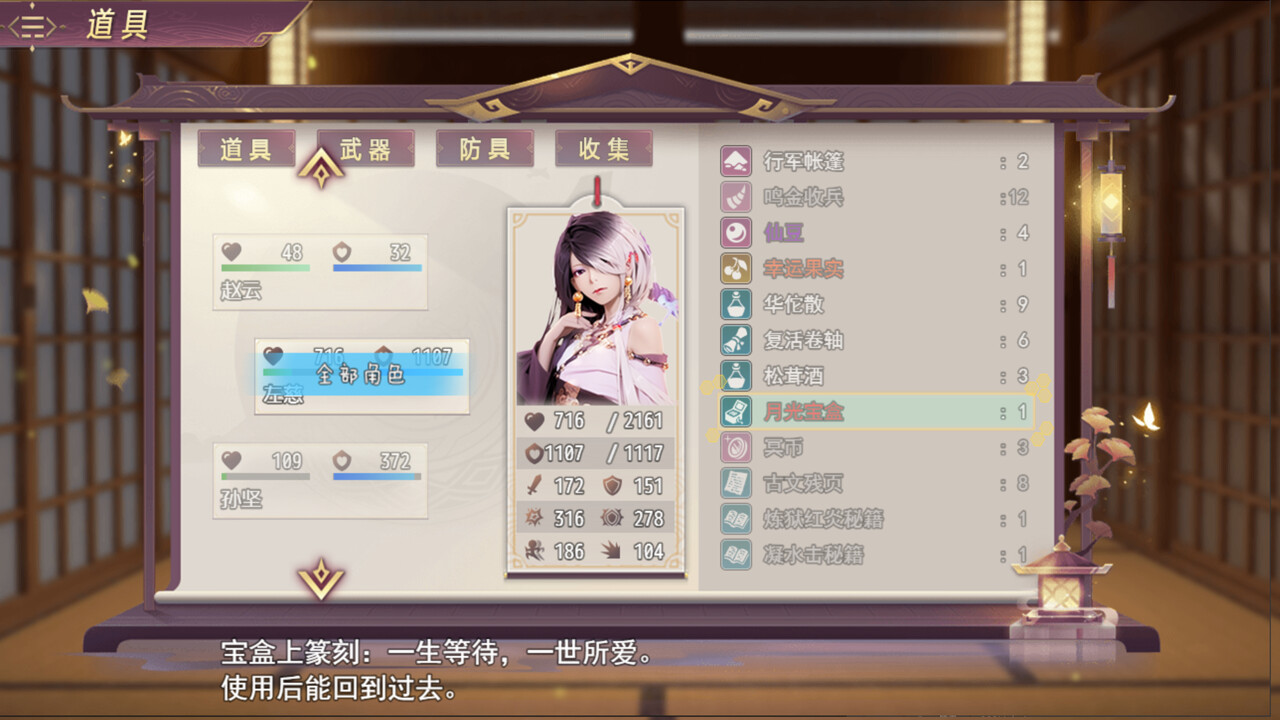Switch to the 收集 collection tab

[x=603, y=148]
